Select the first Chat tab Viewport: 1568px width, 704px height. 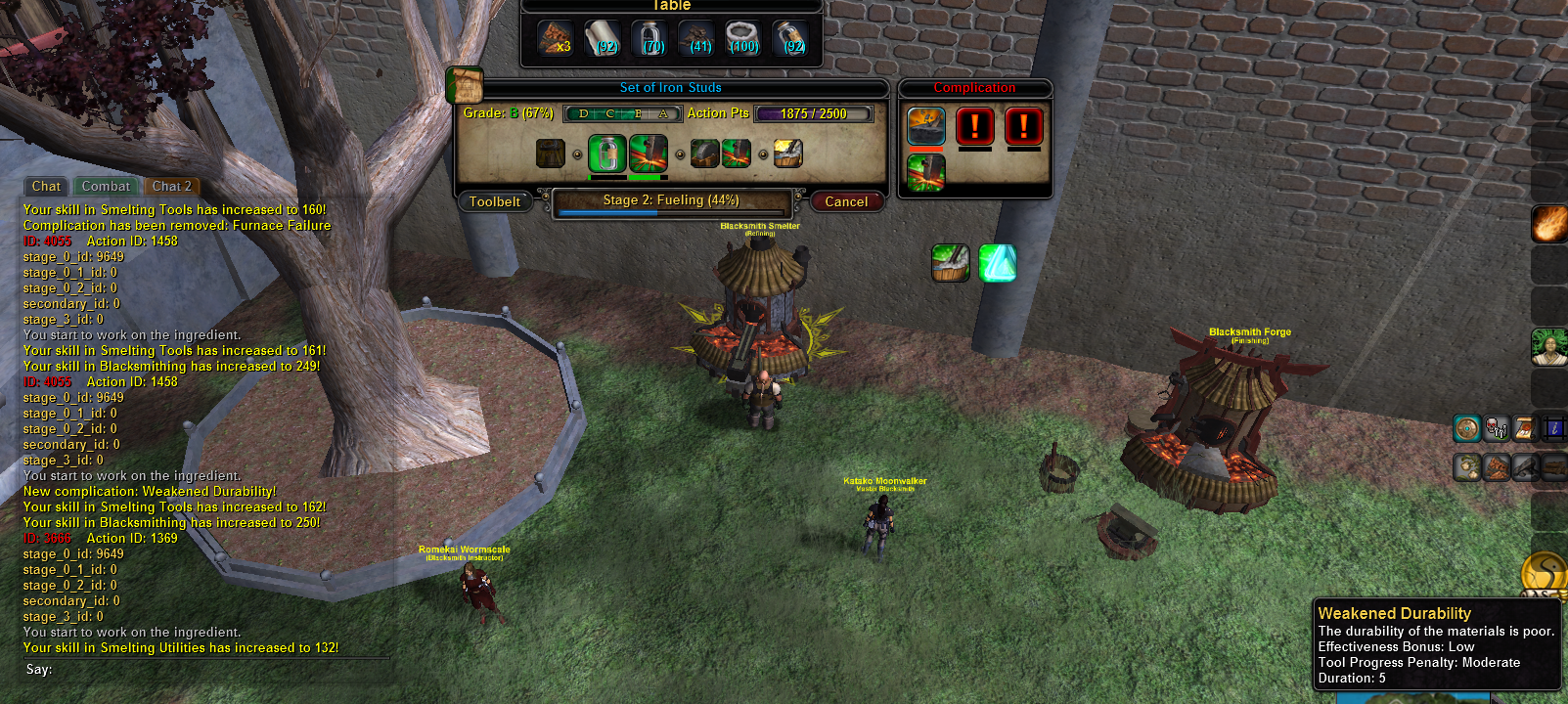pyautogui.click(x=46, y=186)
